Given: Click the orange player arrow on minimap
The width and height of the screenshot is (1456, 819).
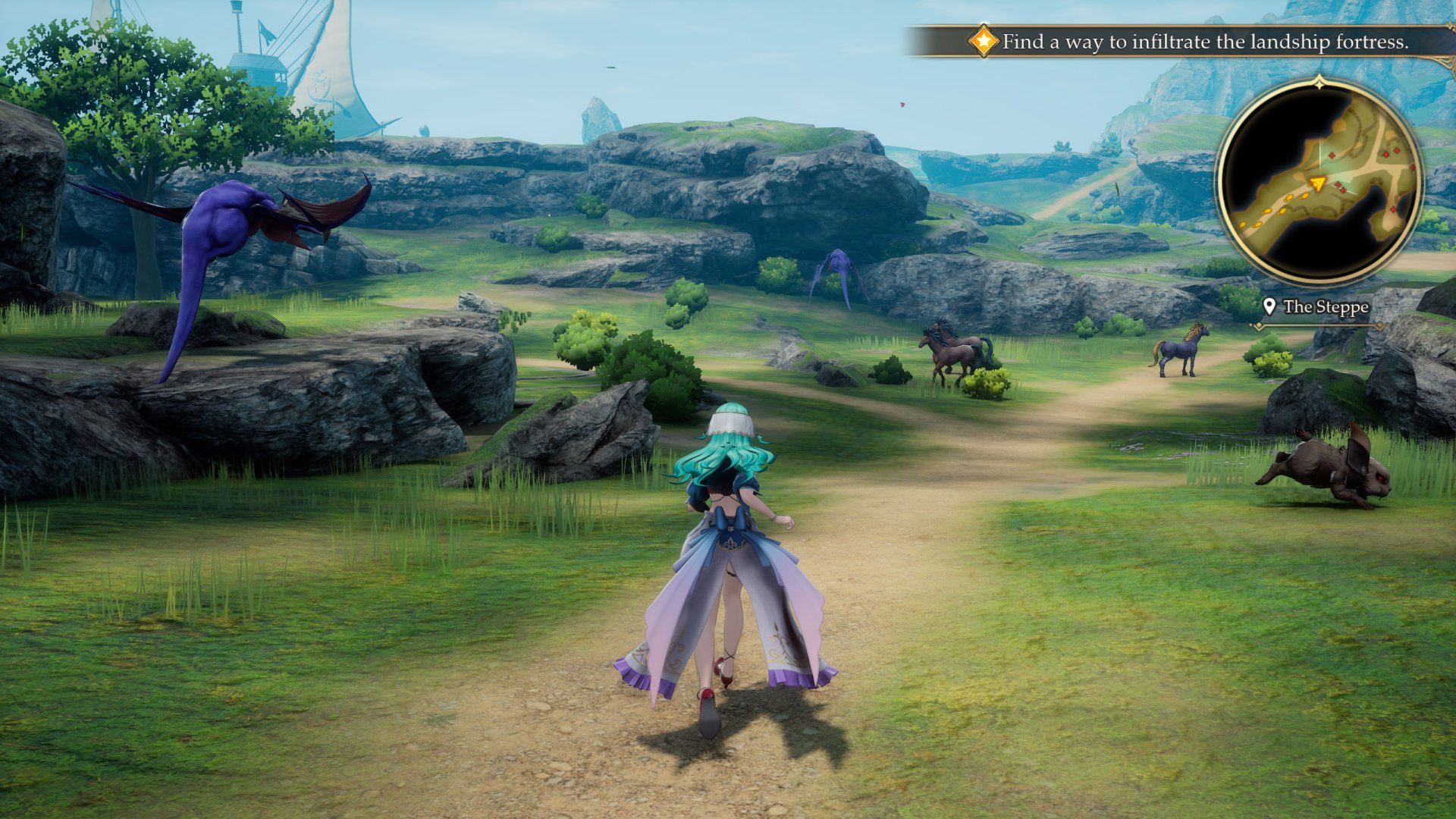Looking at the screenshot, I should [x=1318, y=183].
